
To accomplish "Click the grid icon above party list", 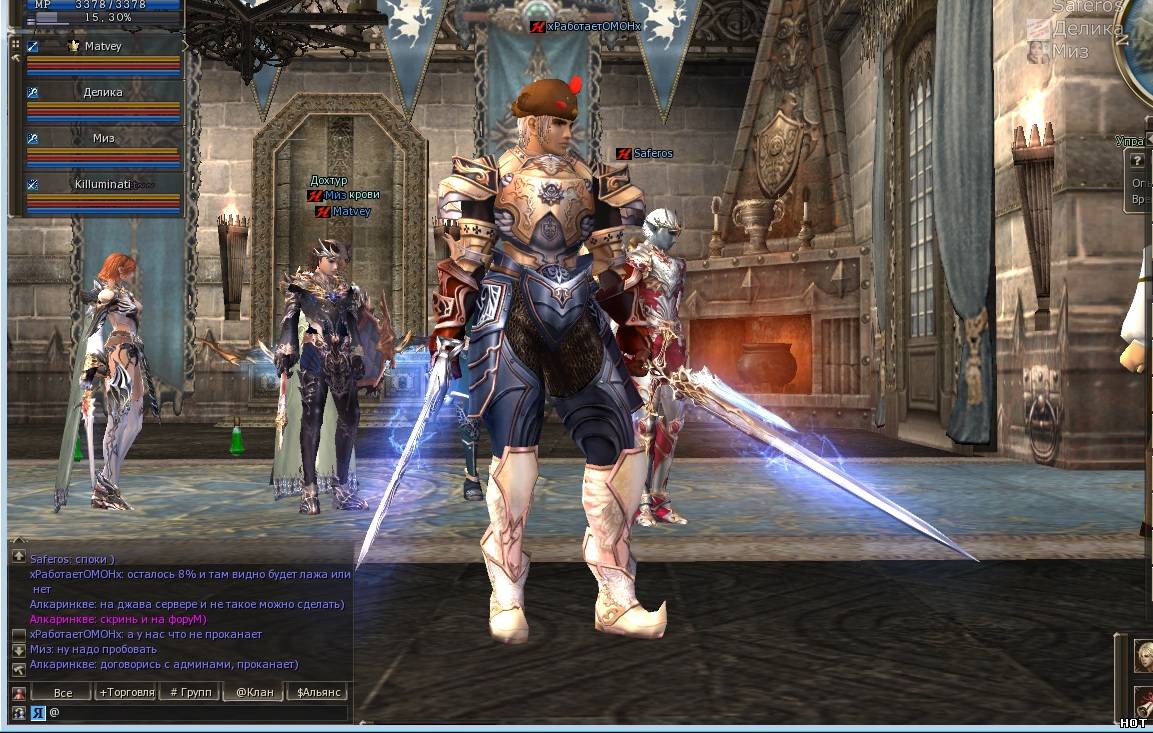I will [x=15, y=44].
